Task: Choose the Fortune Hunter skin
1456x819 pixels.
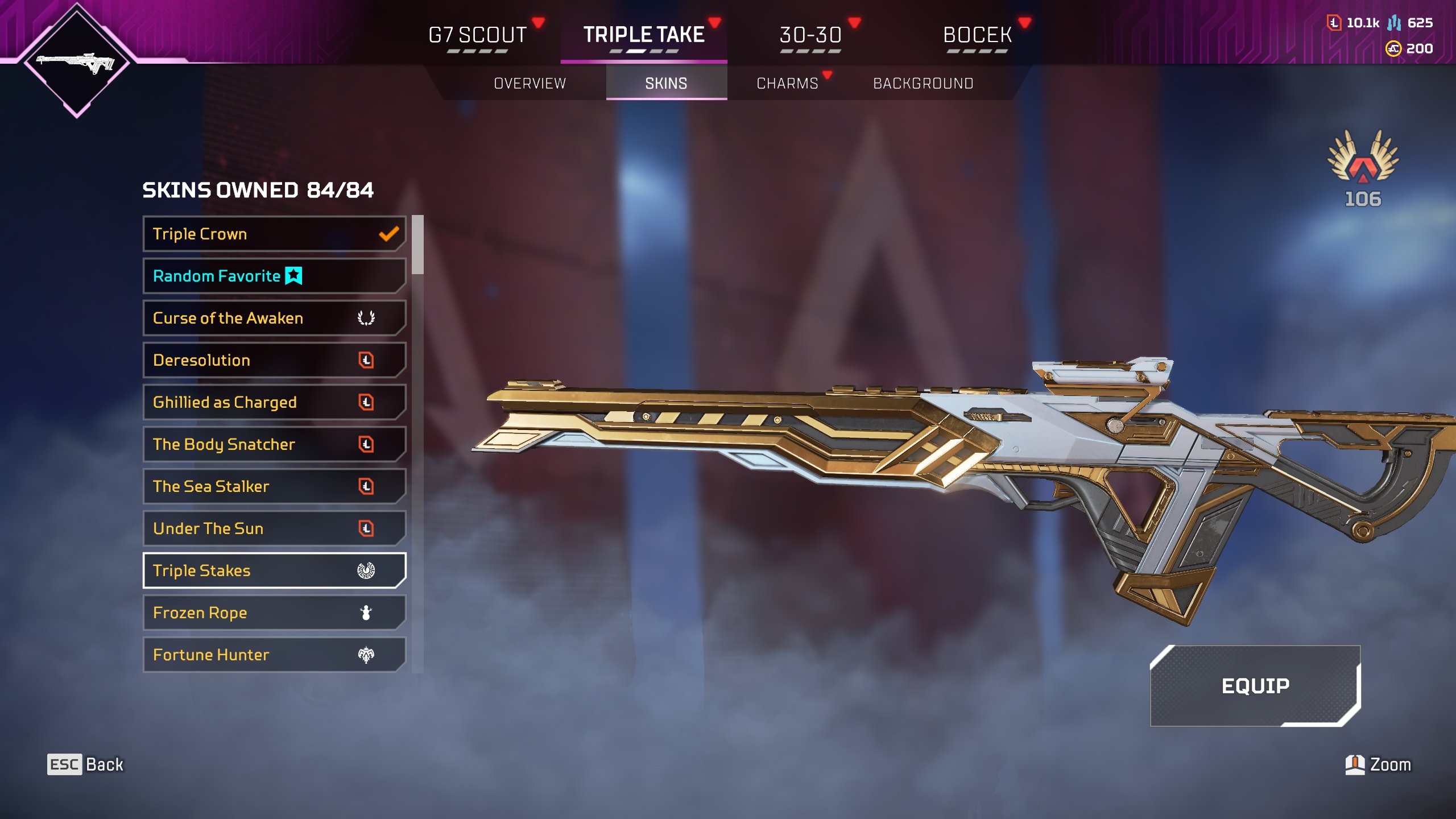Action: (274, 655)
